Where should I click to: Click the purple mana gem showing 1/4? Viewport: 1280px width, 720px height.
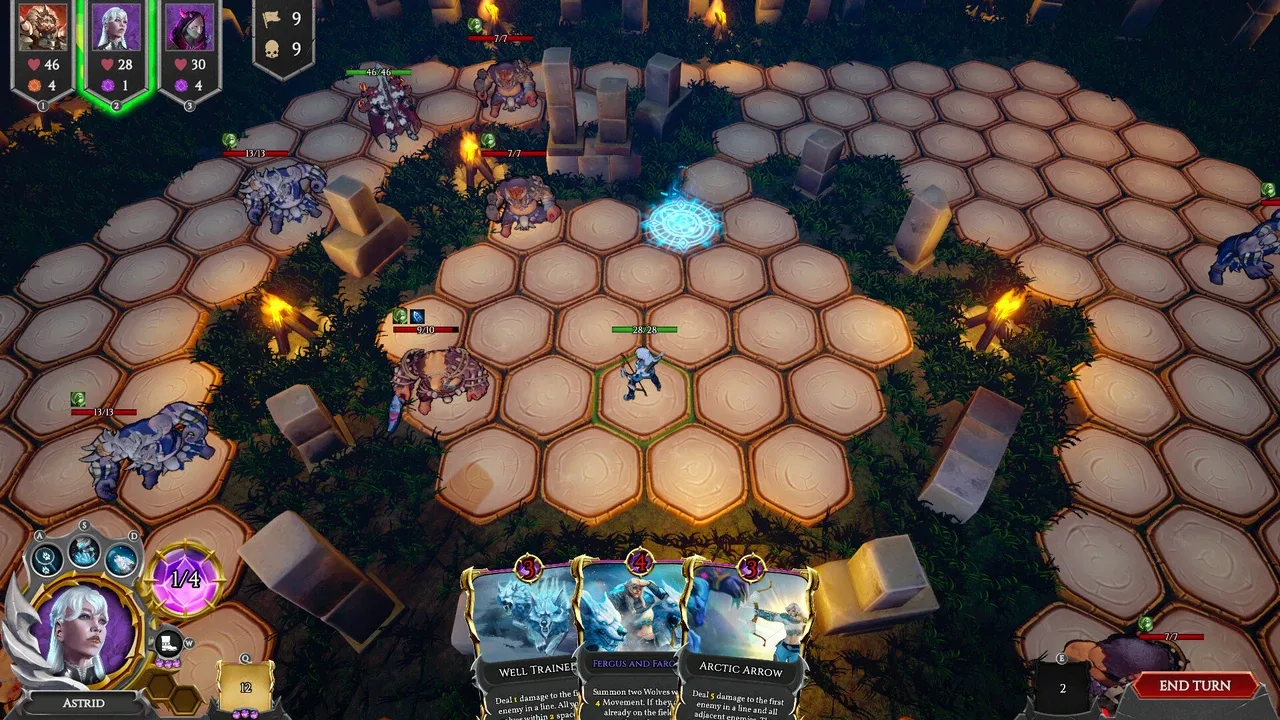point(184,579)
